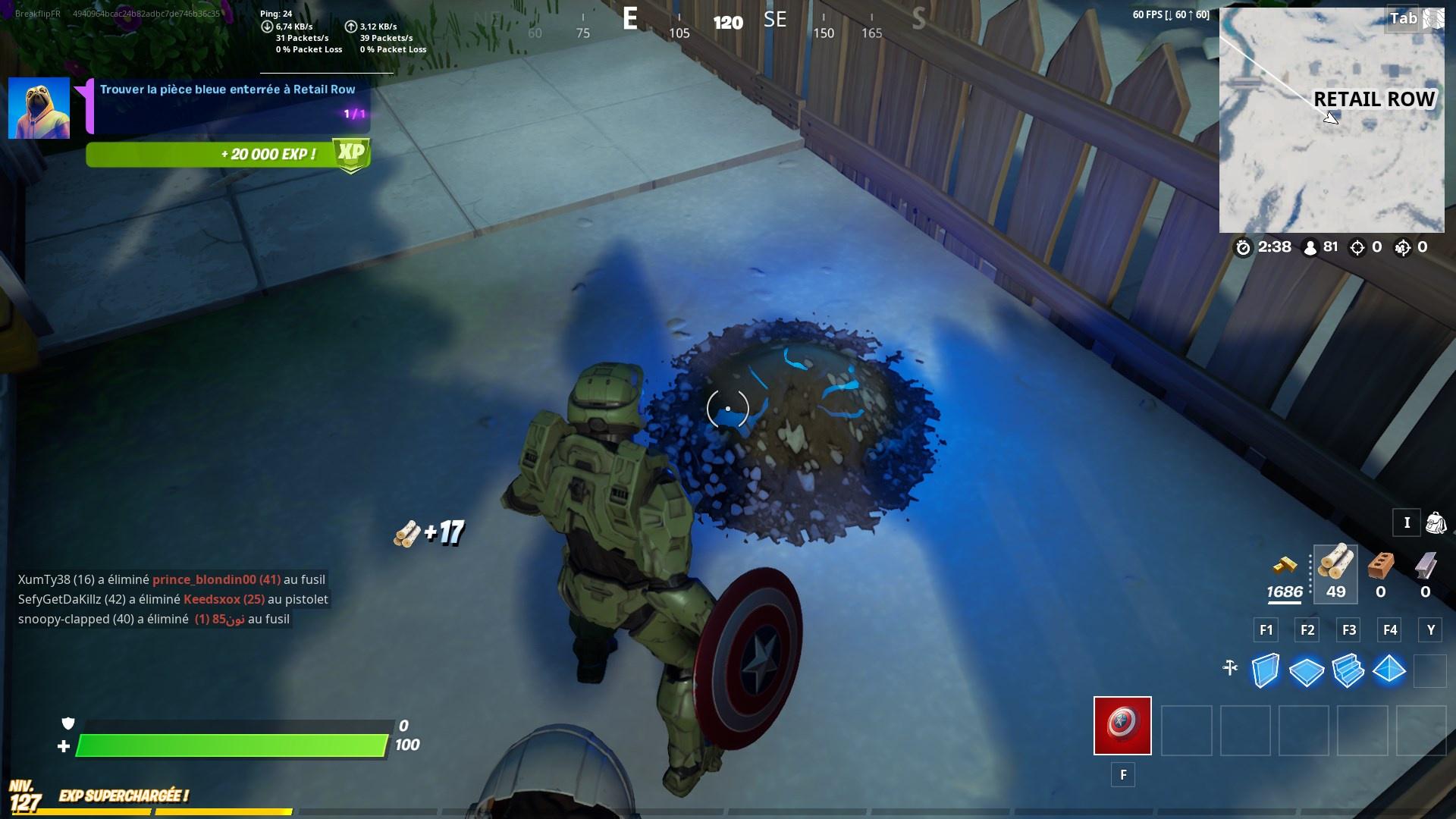Click the match timer stopwatch icon
This screenshot has height=819, width=1456.
(x=1243, y=246)
